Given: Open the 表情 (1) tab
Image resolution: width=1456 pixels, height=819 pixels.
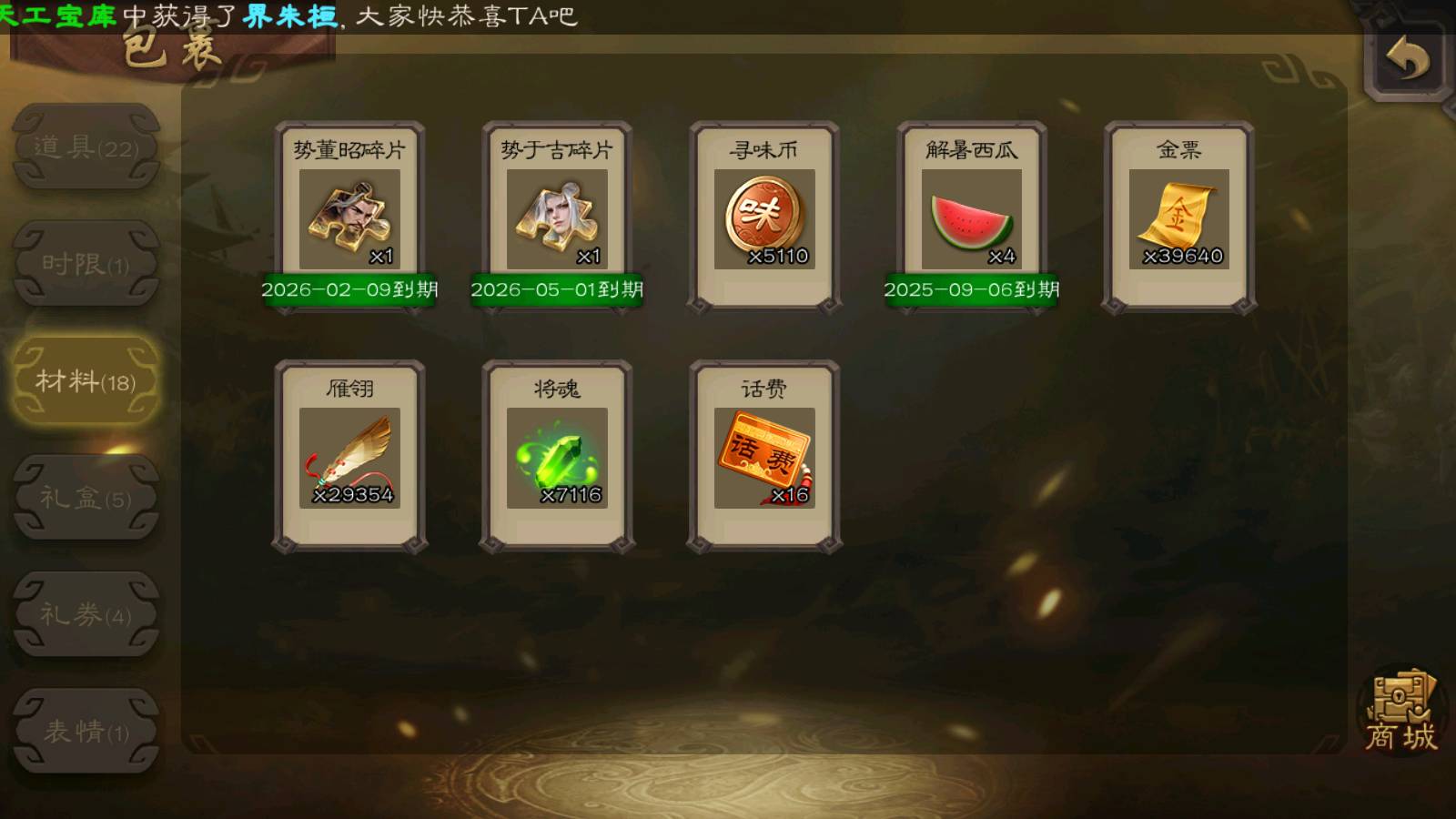Looking at the screenshot, I should (86, 731).
